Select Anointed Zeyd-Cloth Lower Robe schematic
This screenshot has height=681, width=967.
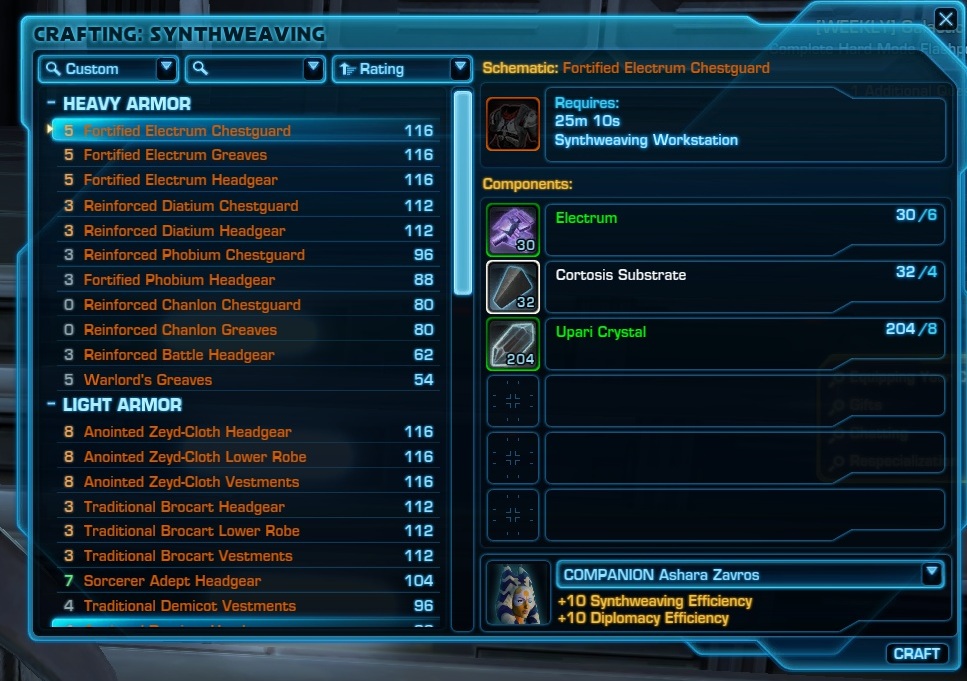coord(195,457)
